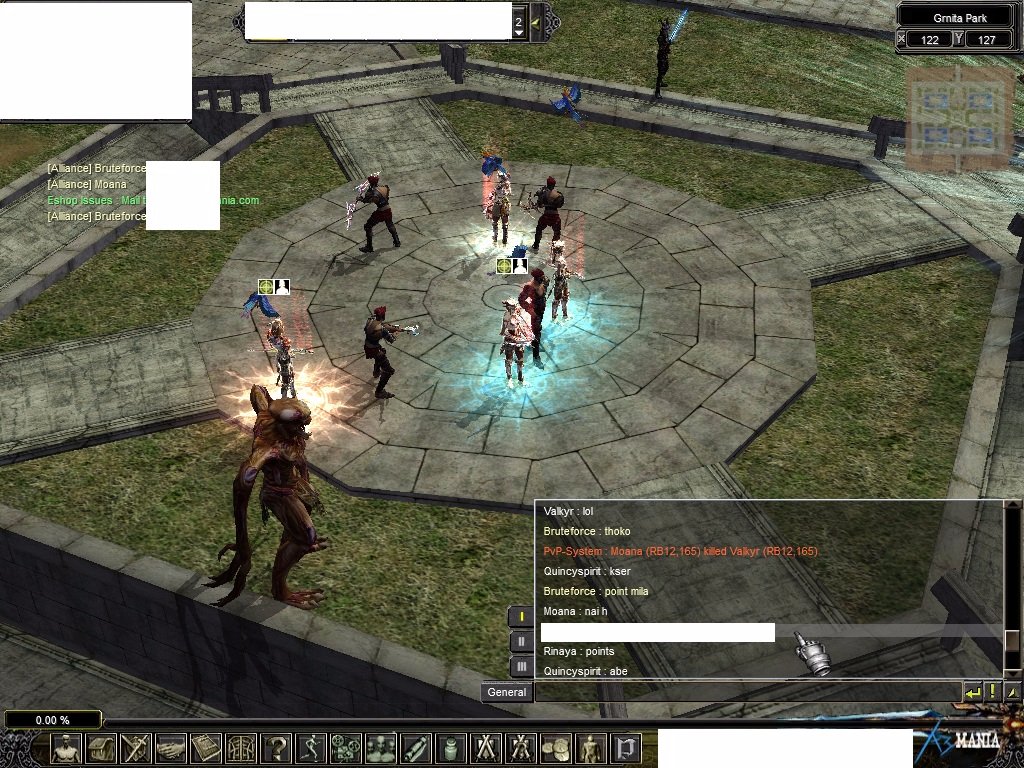Open the question mark help icon

(276, 748)
